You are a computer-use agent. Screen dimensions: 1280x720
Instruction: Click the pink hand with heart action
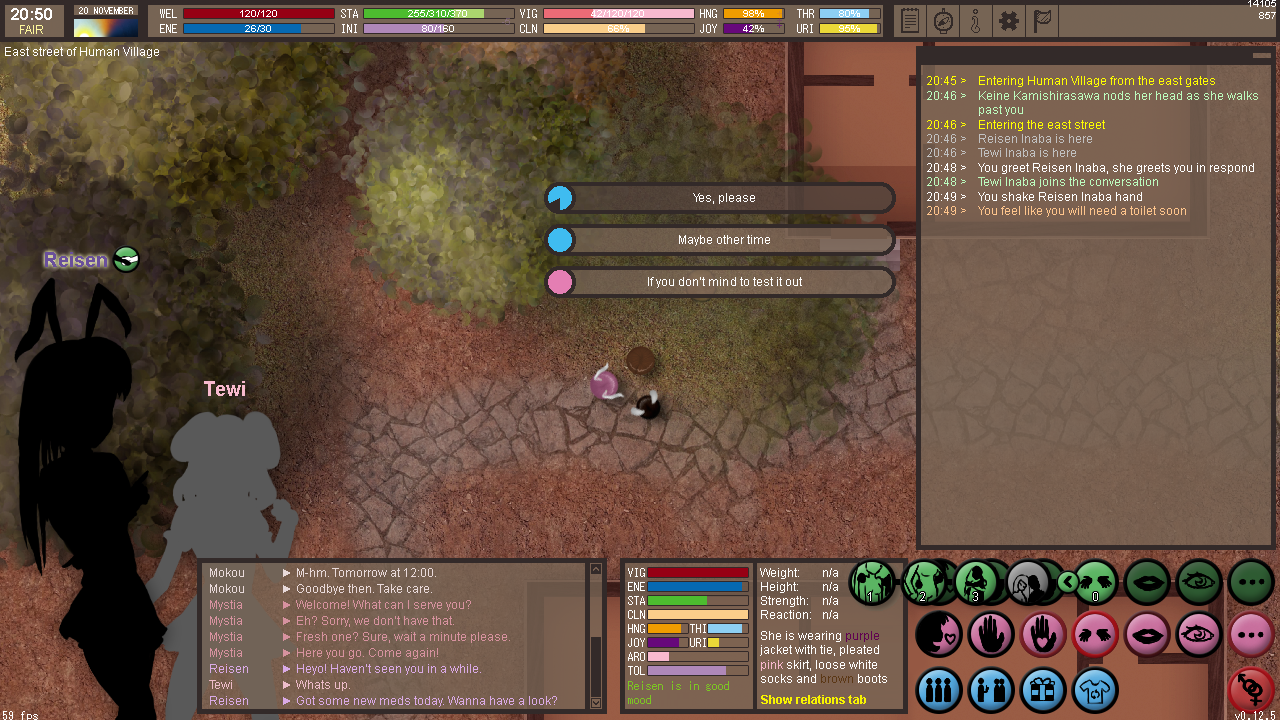click(x=1043, y=634)
